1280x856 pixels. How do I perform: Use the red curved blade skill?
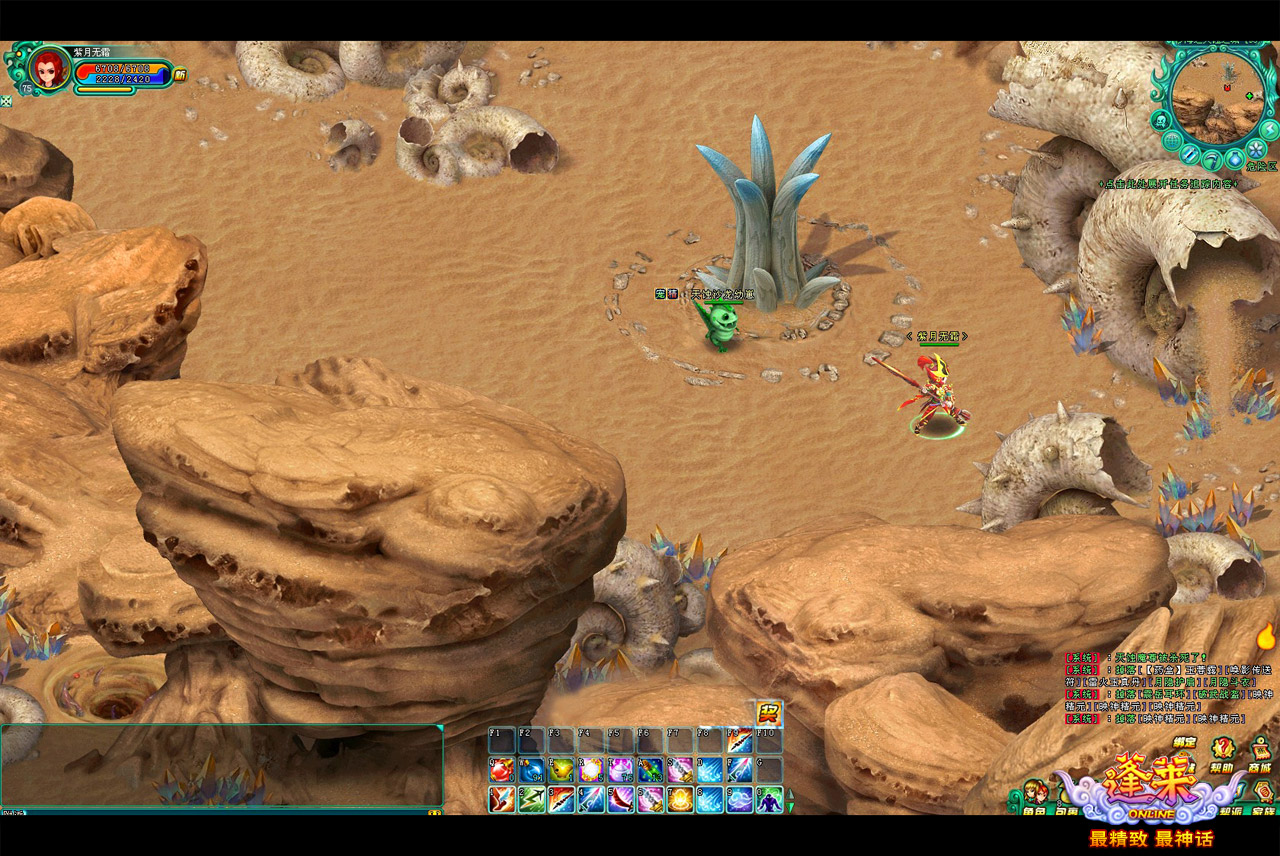pyautogui.click(x=621, y=800)
